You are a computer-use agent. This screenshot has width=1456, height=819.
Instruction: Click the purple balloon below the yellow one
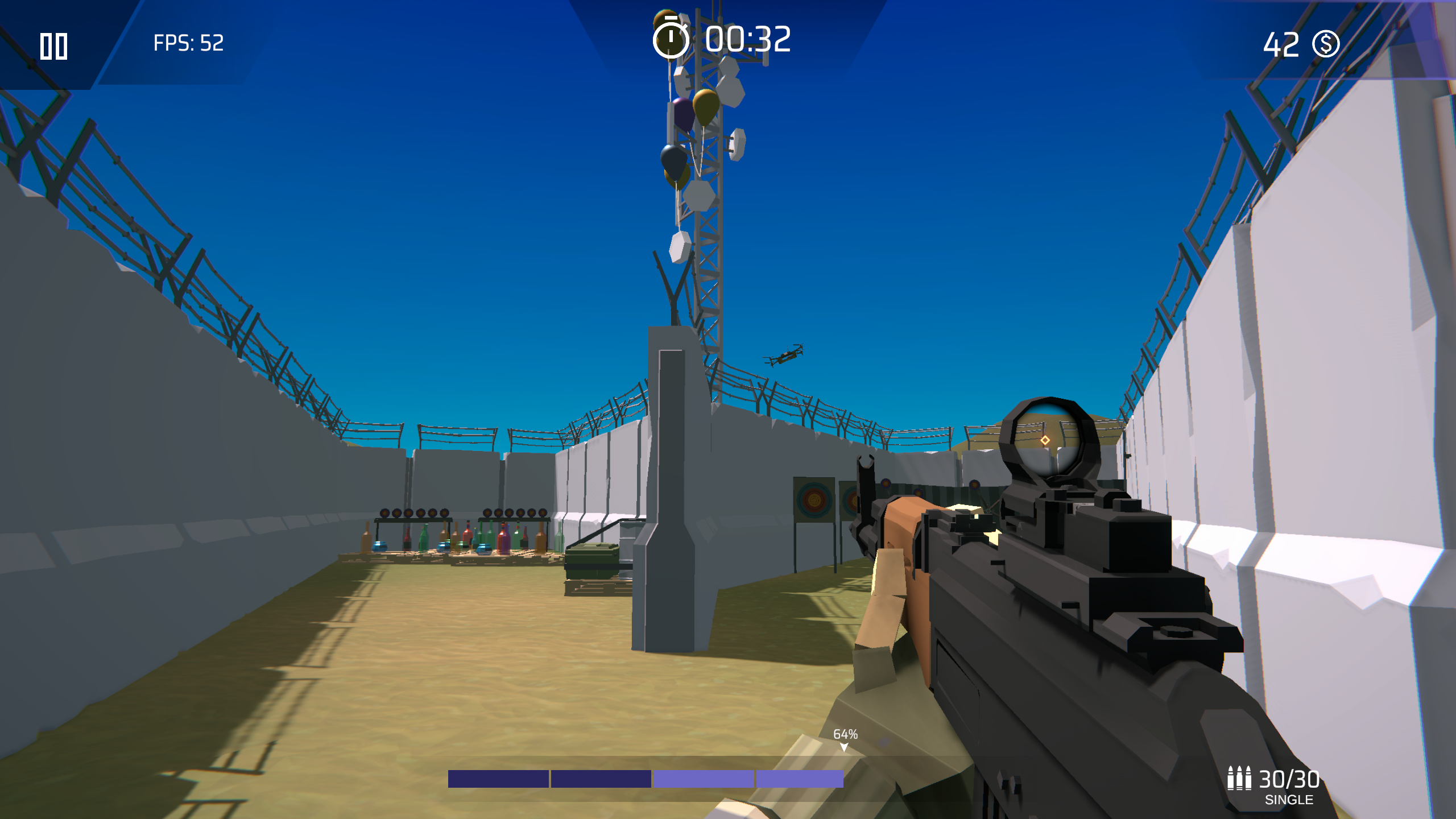682,113
